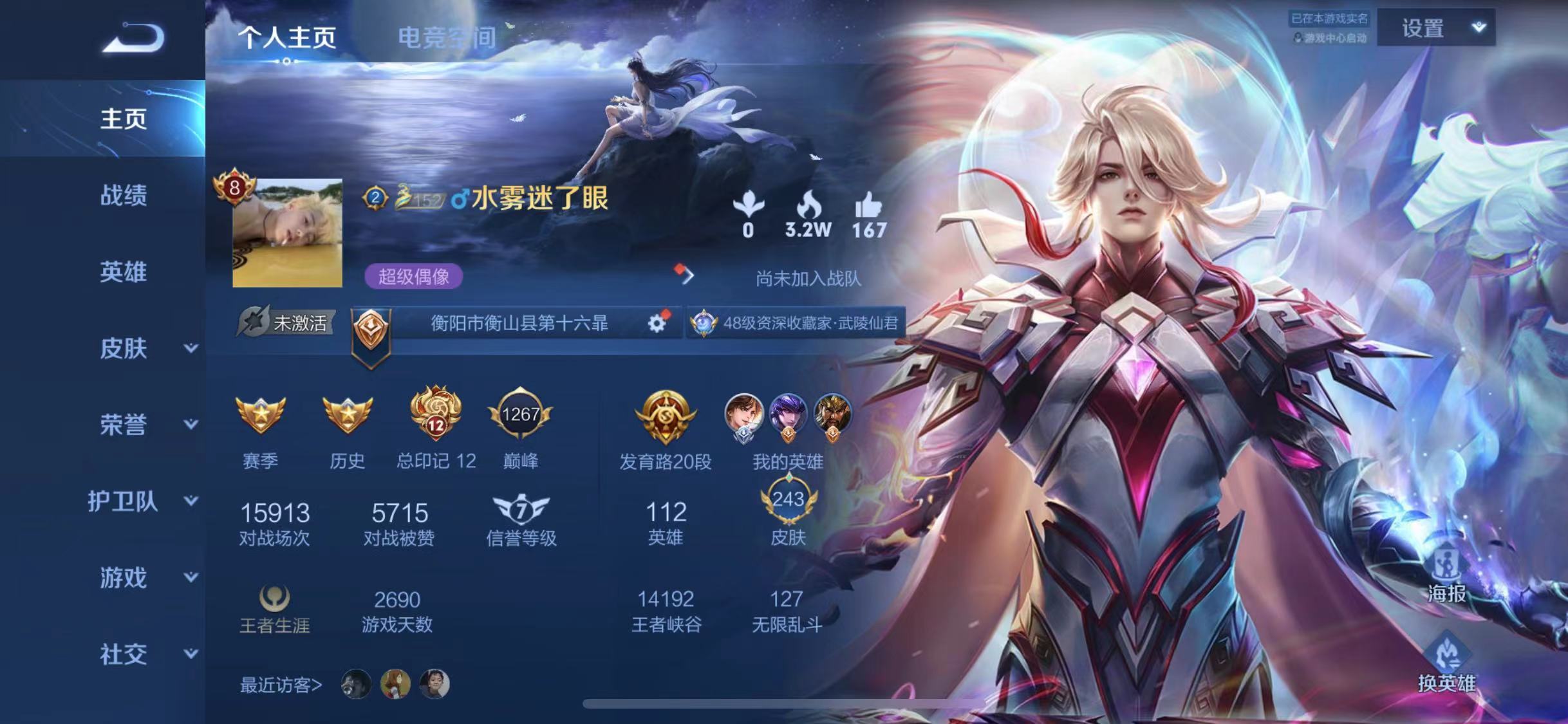Click the player avatar photo
Viewport: 1568px width, 724px height.
pos(287,233)
